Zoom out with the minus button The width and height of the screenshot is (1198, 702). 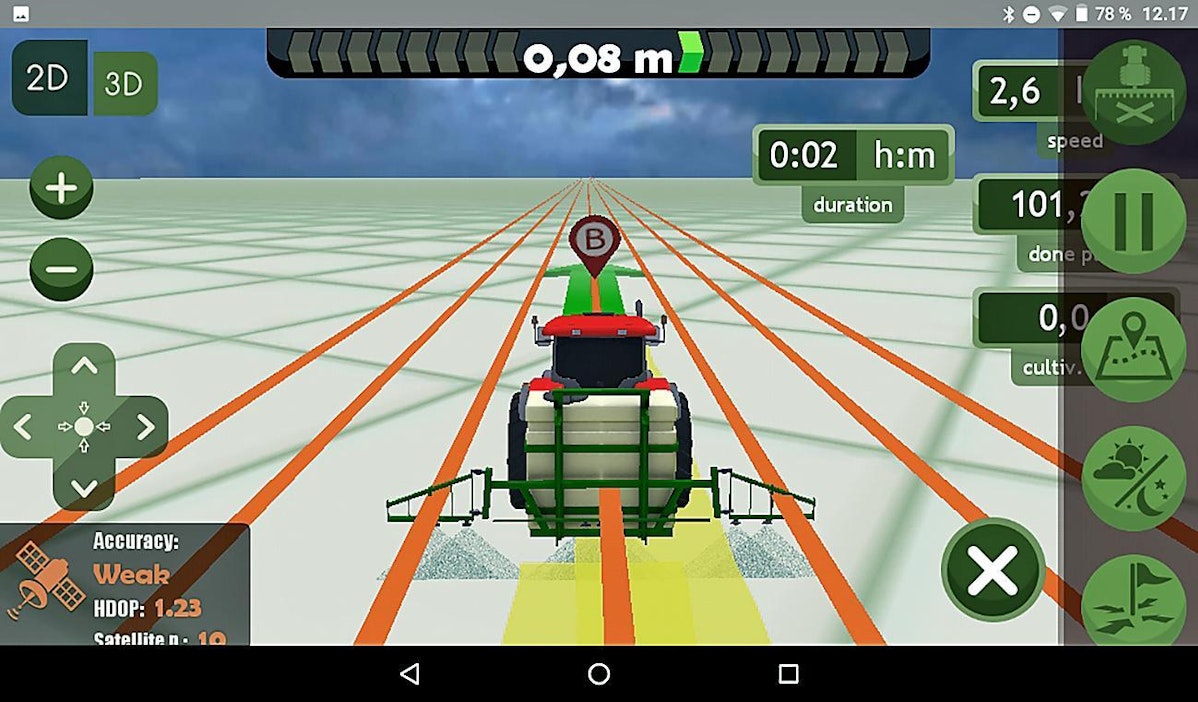pos(61,269)
